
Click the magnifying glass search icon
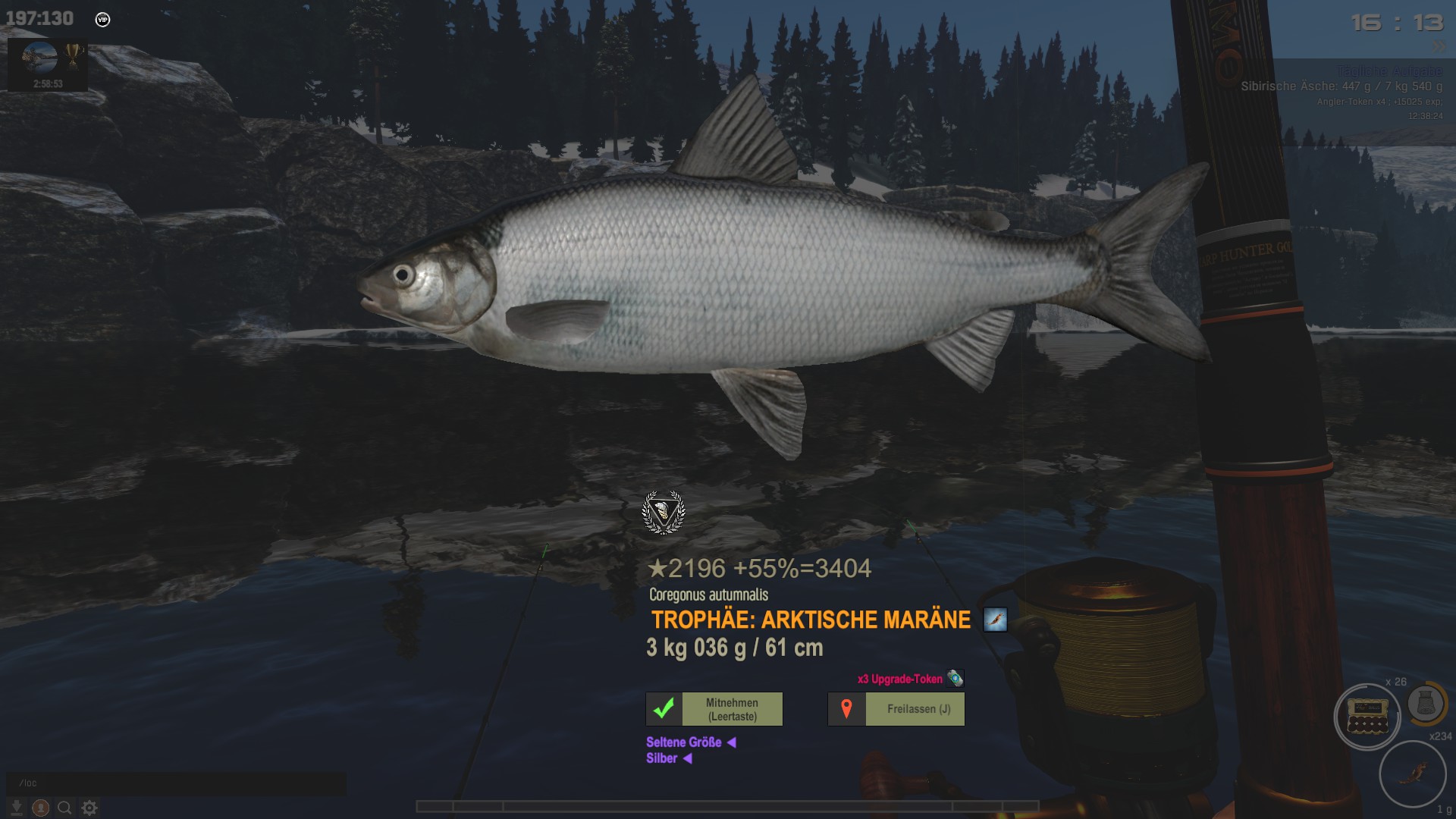pos(65,808)
